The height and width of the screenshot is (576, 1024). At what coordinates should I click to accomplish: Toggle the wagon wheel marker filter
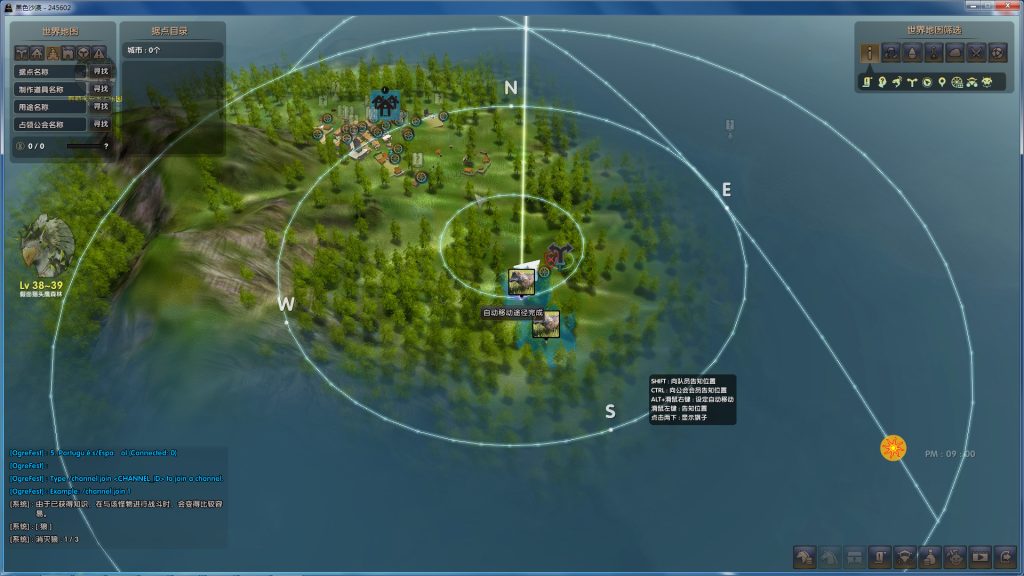[x=957, y=81]
